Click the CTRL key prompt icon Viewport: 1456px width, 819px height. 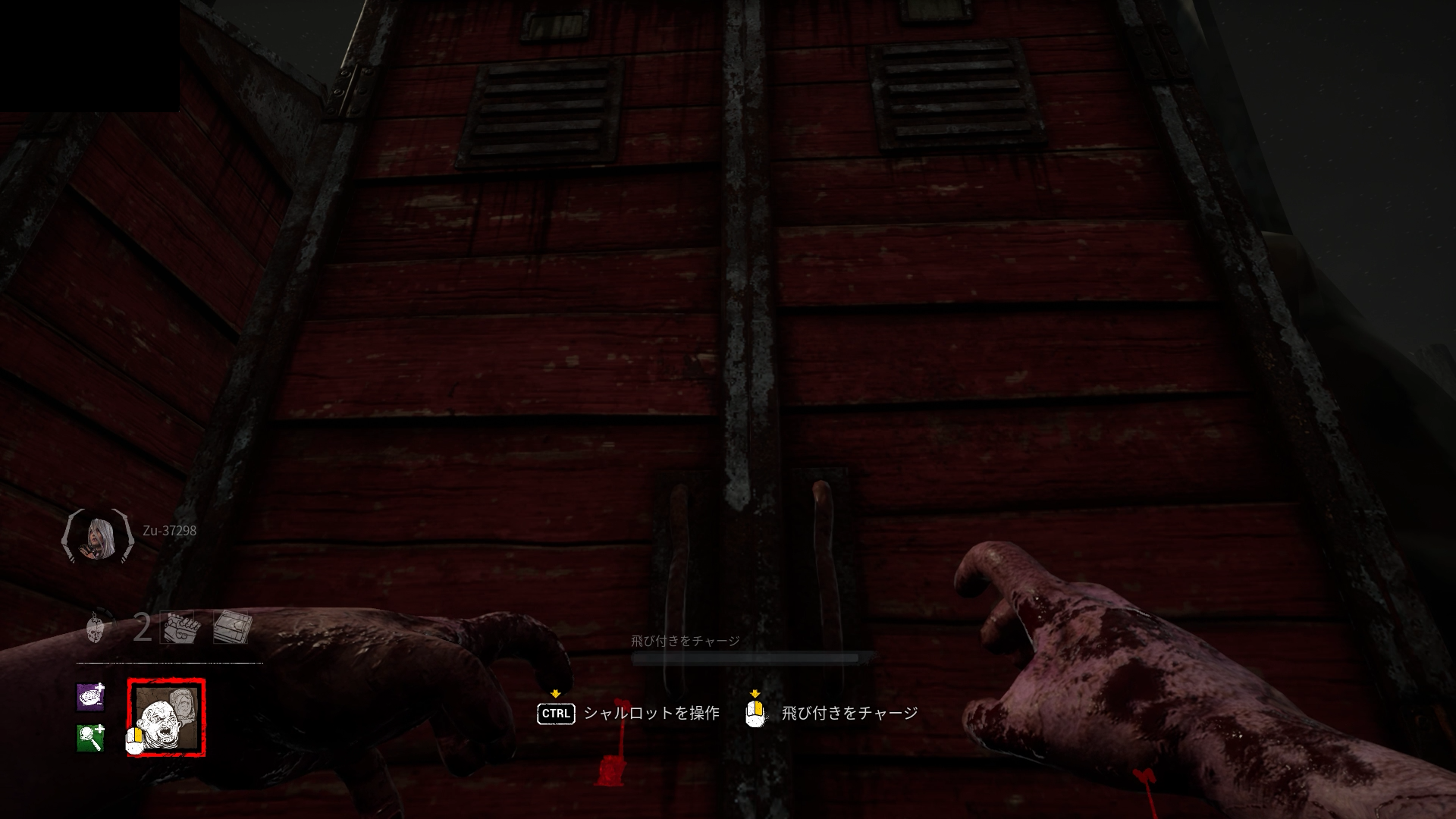(555, 713)
